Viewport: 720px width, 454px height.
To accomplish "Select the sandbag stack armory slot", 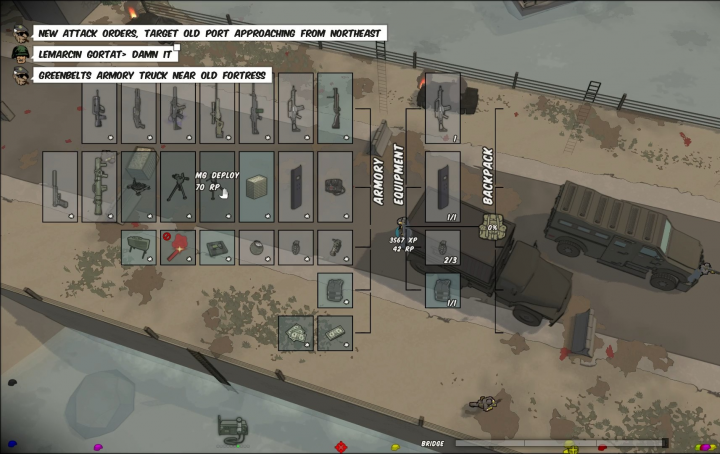I will coord(257,187).
